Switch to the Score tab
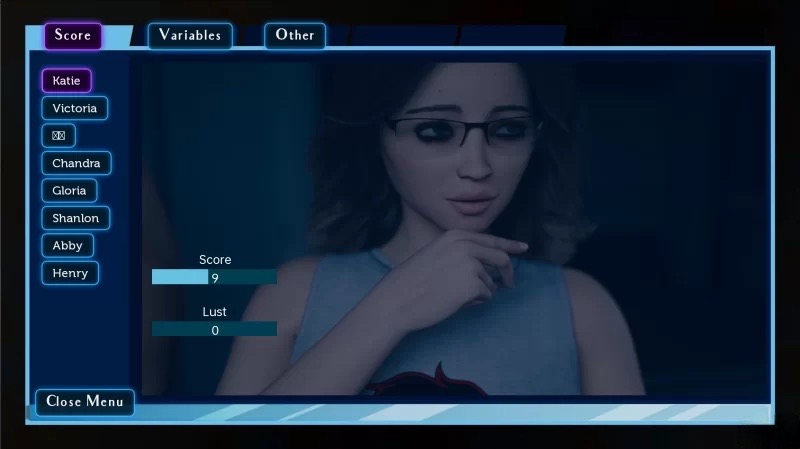800x449 pixels. [73, 36]
